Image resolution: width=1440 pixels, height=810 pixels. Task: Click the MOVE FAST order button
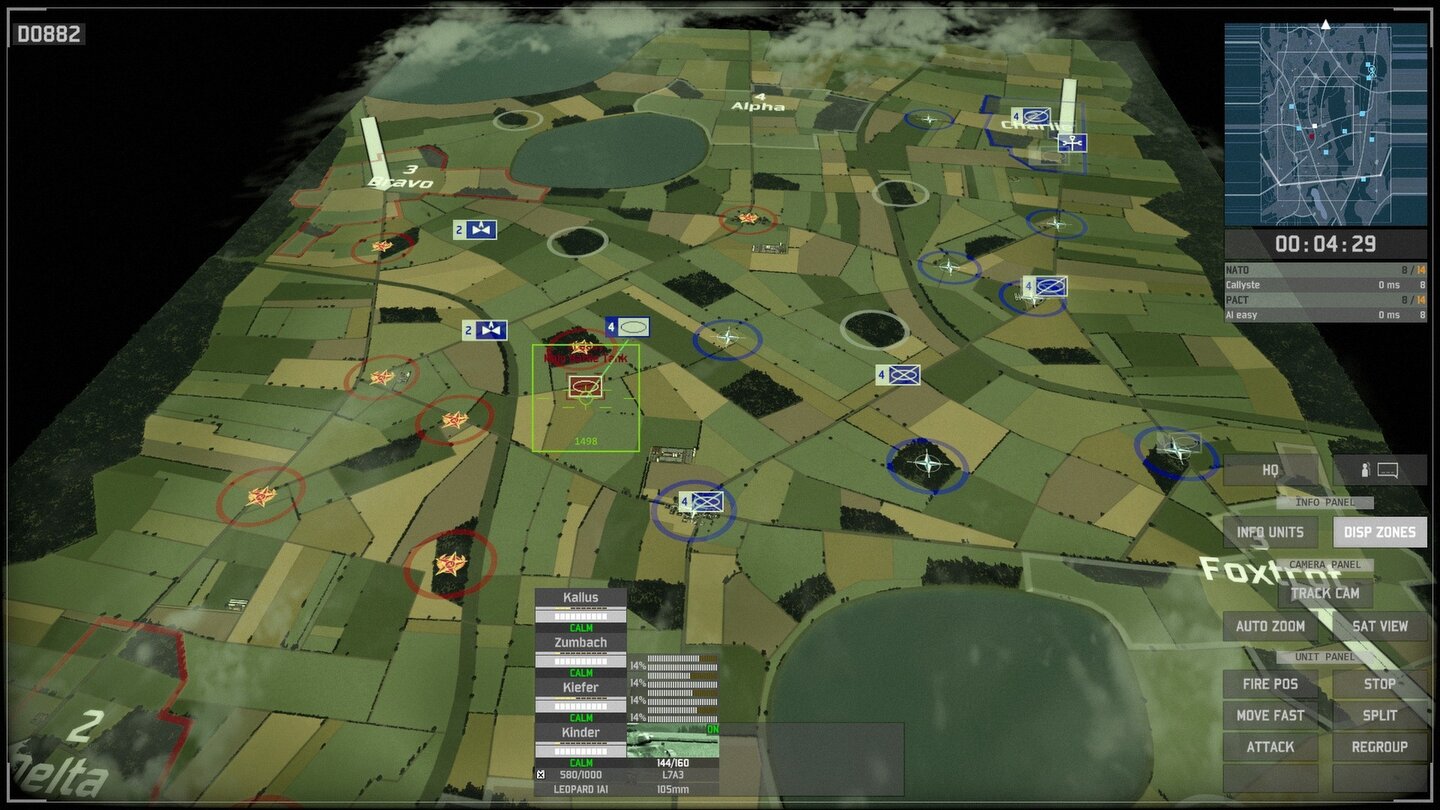pyautogui.click(x=1270, y=715)
